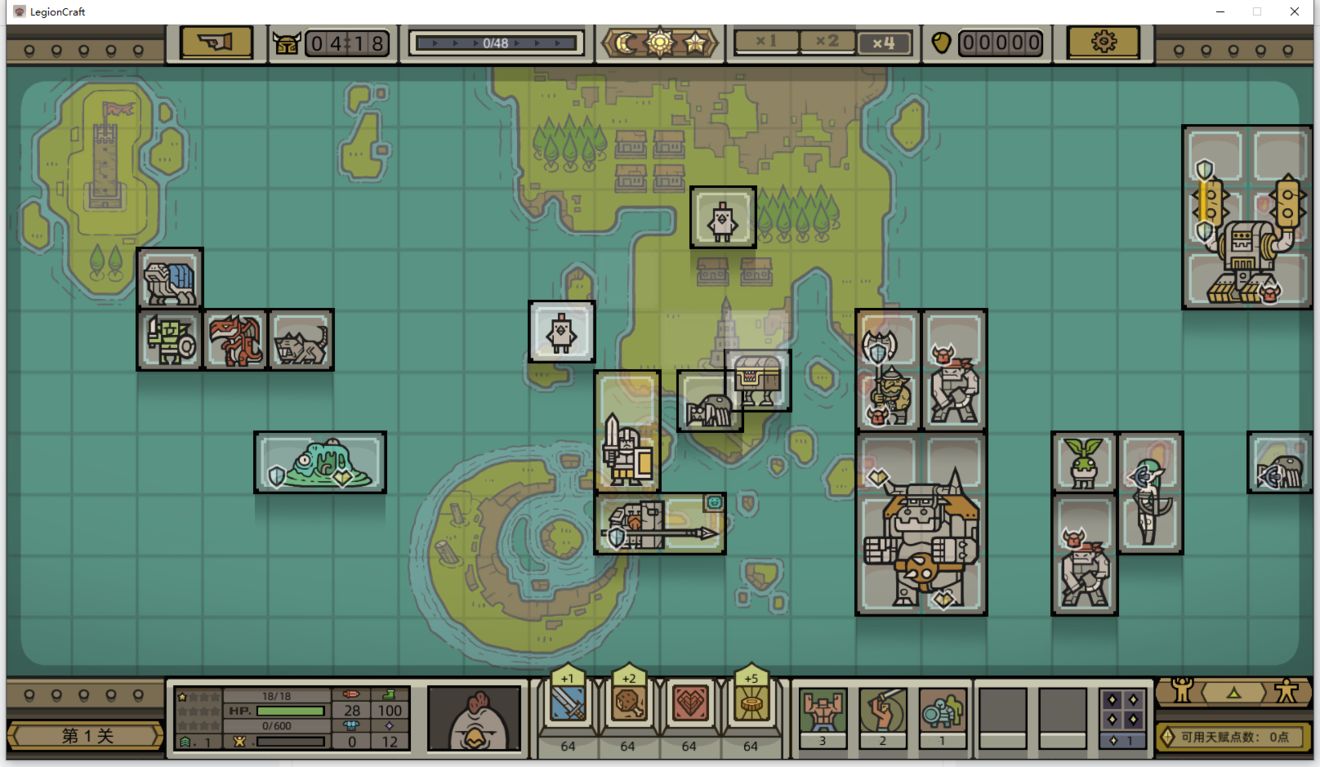The image size is (1320, 767).
Task: Activate the raised sword arm skill
Action: (882, 711)
